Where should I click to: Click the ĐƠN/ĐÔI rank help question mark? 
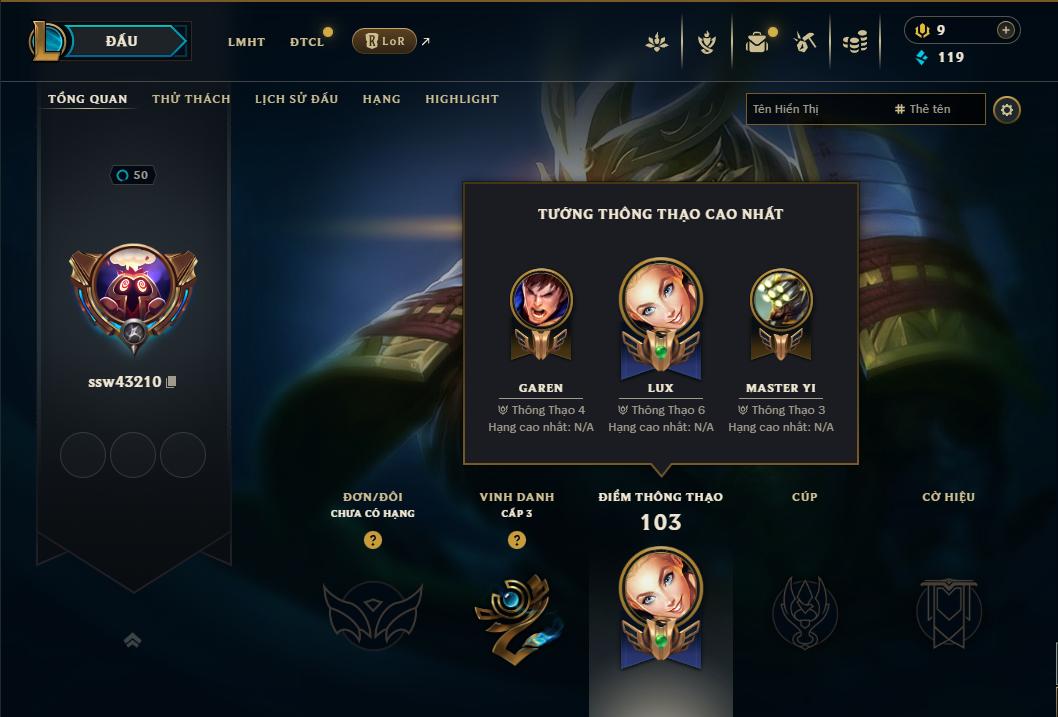373,540
